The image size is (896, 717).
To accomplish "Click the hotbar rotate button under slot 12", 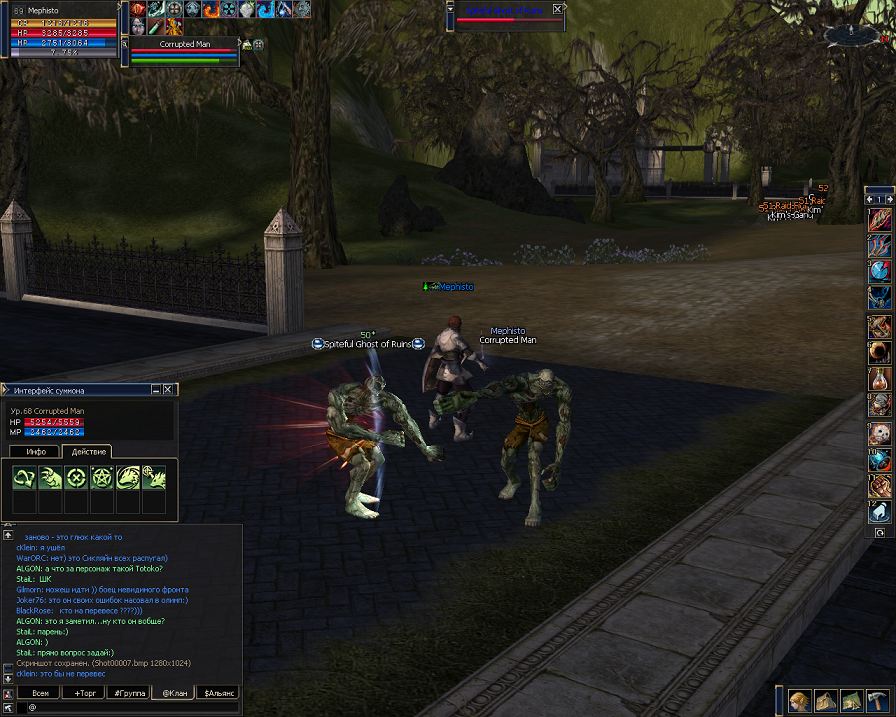I will coord(879,533).
